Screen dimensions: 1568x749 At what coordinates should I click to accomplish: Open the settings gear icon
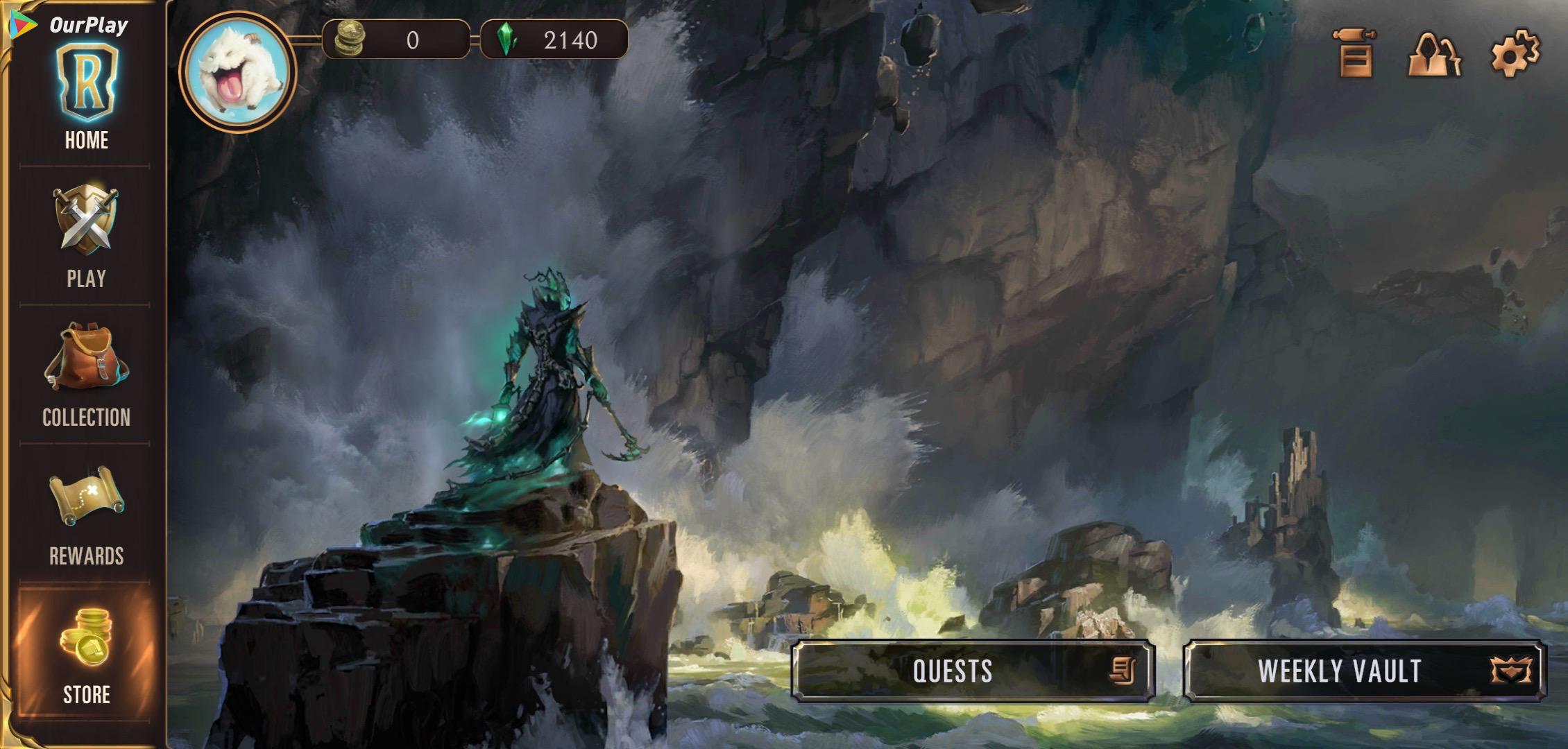[x=1515, y=53]
